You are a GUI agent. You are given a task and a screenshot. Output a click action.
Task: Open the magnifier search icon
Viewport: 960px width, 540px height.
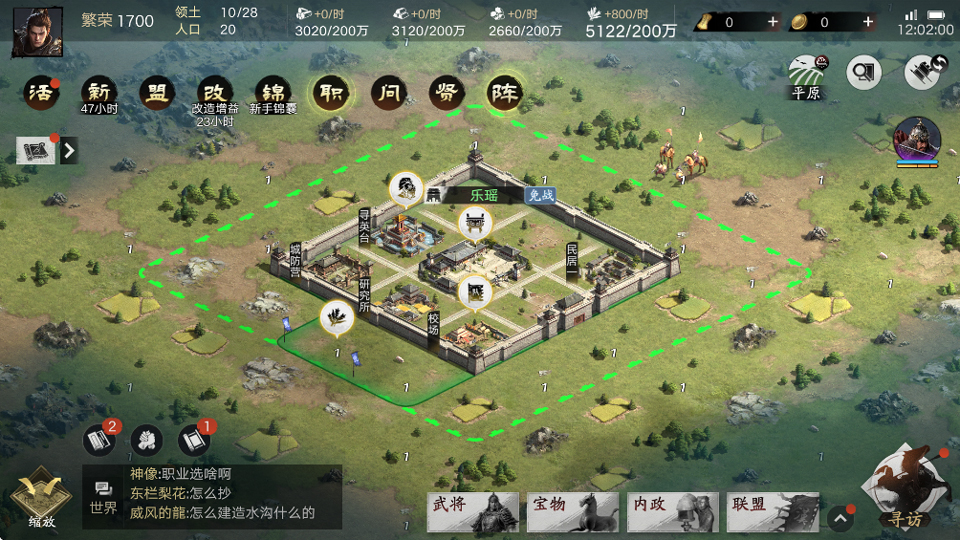pos(863,72)
